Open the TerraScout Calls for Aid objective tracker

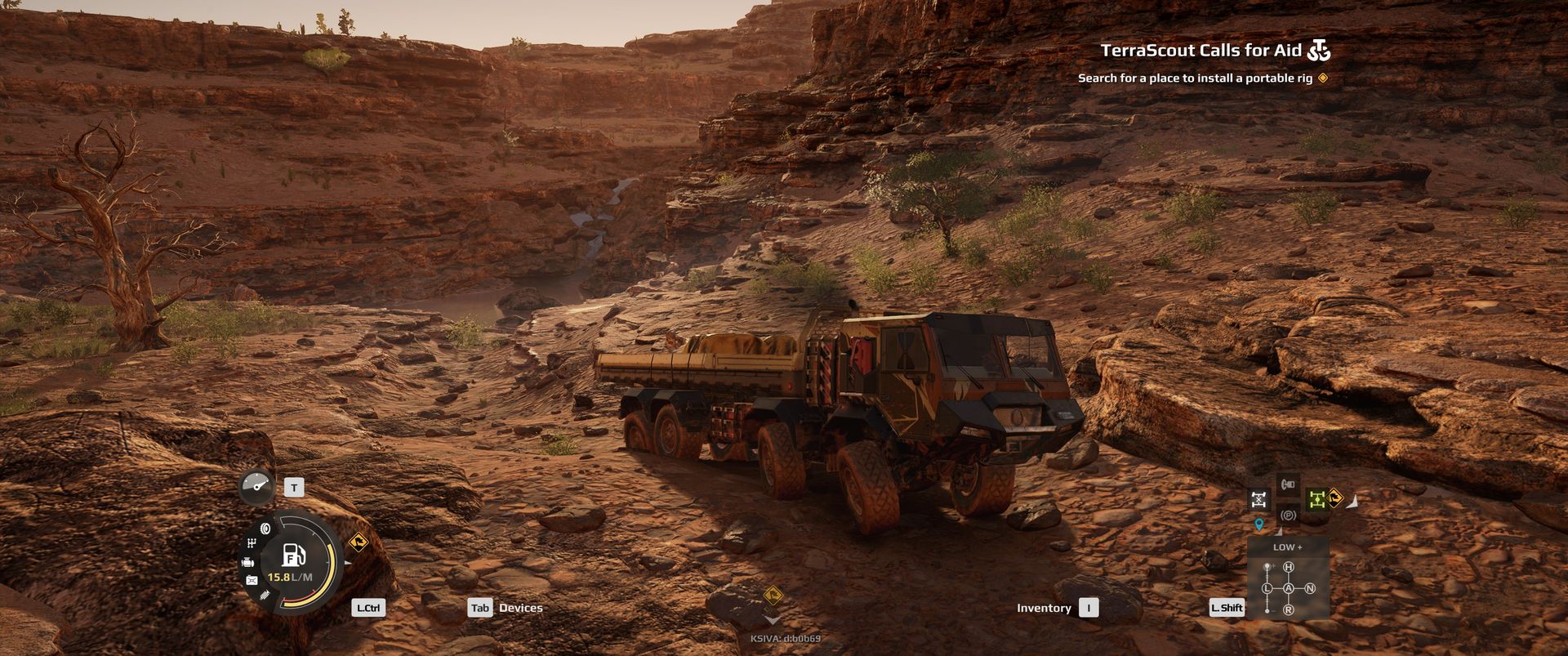(1200, 51)
